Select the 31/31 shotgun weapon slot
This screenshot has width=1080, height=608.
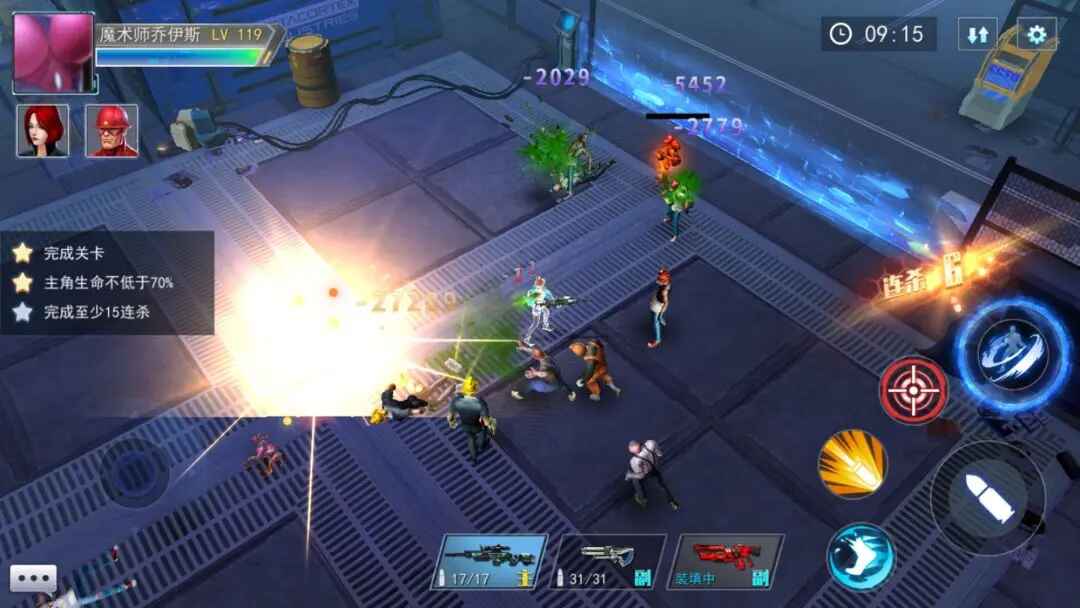tap(607, 561)
